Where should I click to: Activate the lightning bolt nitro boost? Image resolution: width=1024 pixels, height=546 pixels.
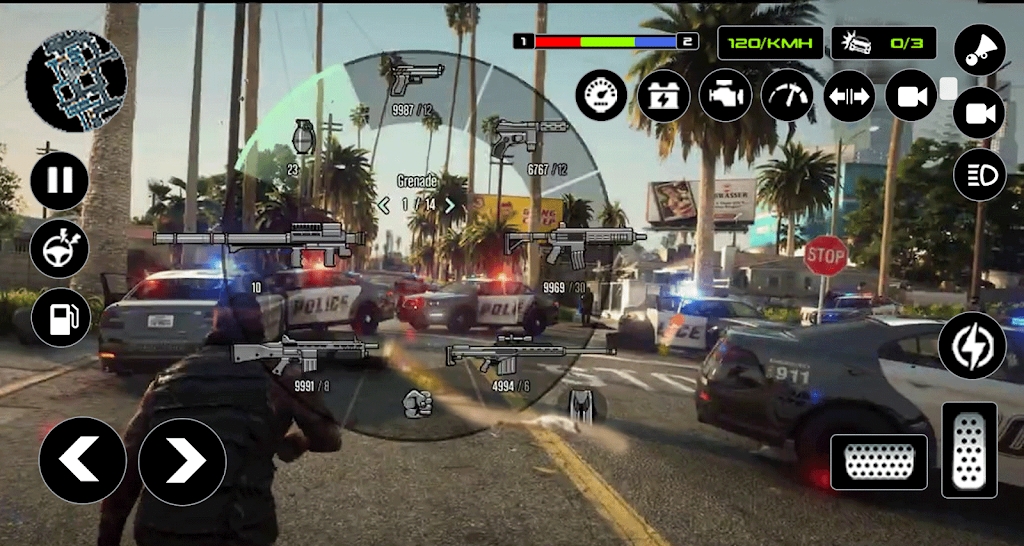click(971, 345)
